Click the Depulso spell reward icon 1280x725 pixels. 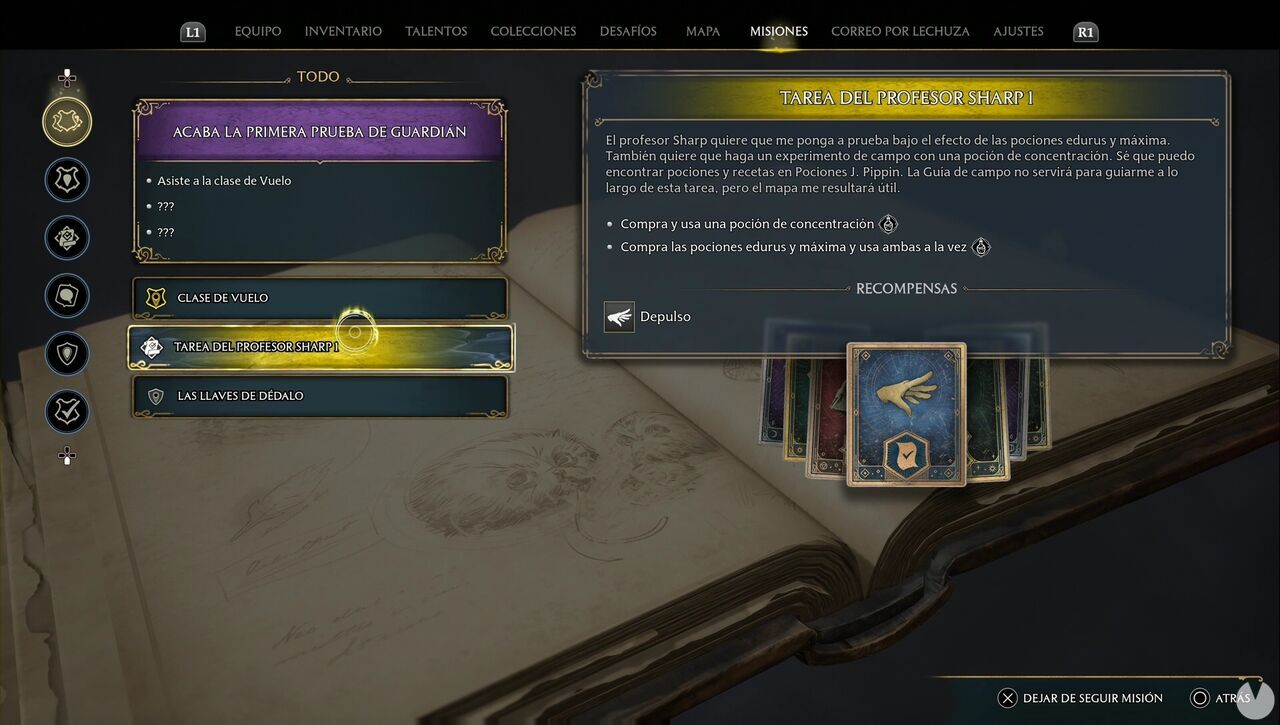[x=618, y=316]
